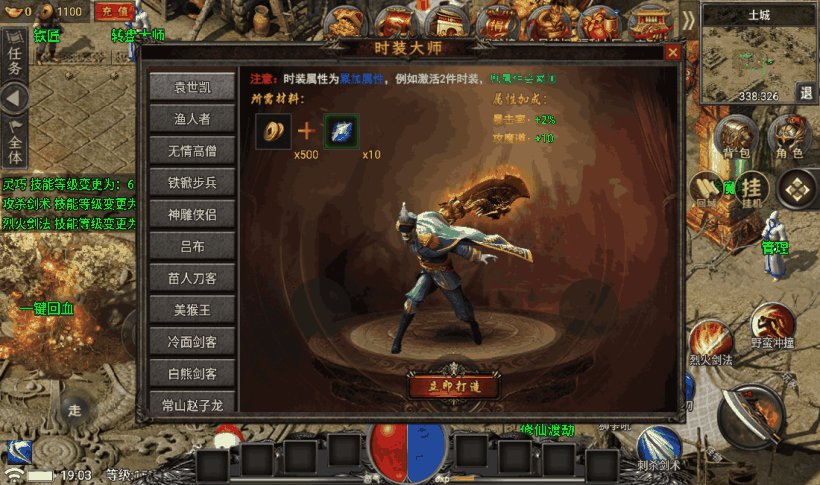Click the 立即打造 forge button
Screen dimensions: 820x485
coord(454,385)
